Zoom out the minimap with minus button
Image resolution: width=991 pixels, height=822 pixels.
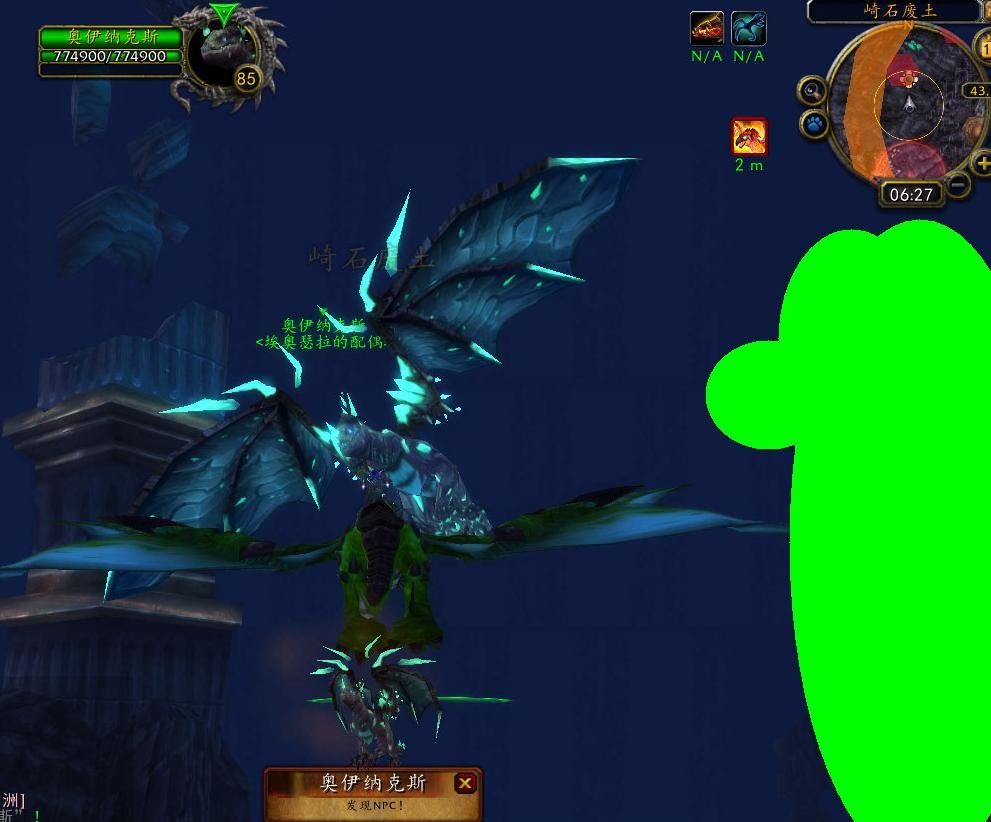(x=958, y=185)
